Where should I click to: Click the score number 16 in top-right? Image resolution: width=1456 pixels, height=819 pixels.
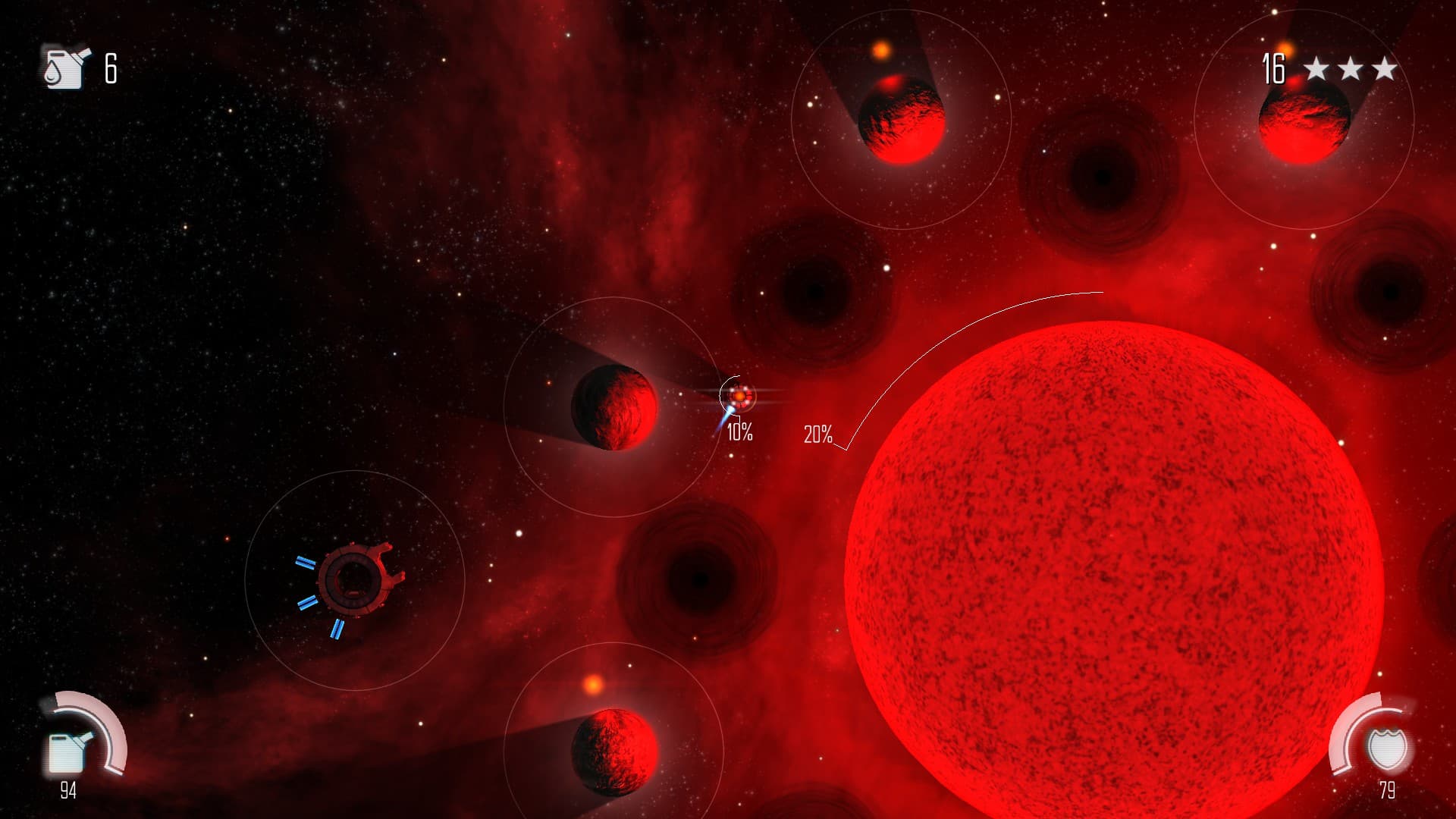tap(1275, 70)
